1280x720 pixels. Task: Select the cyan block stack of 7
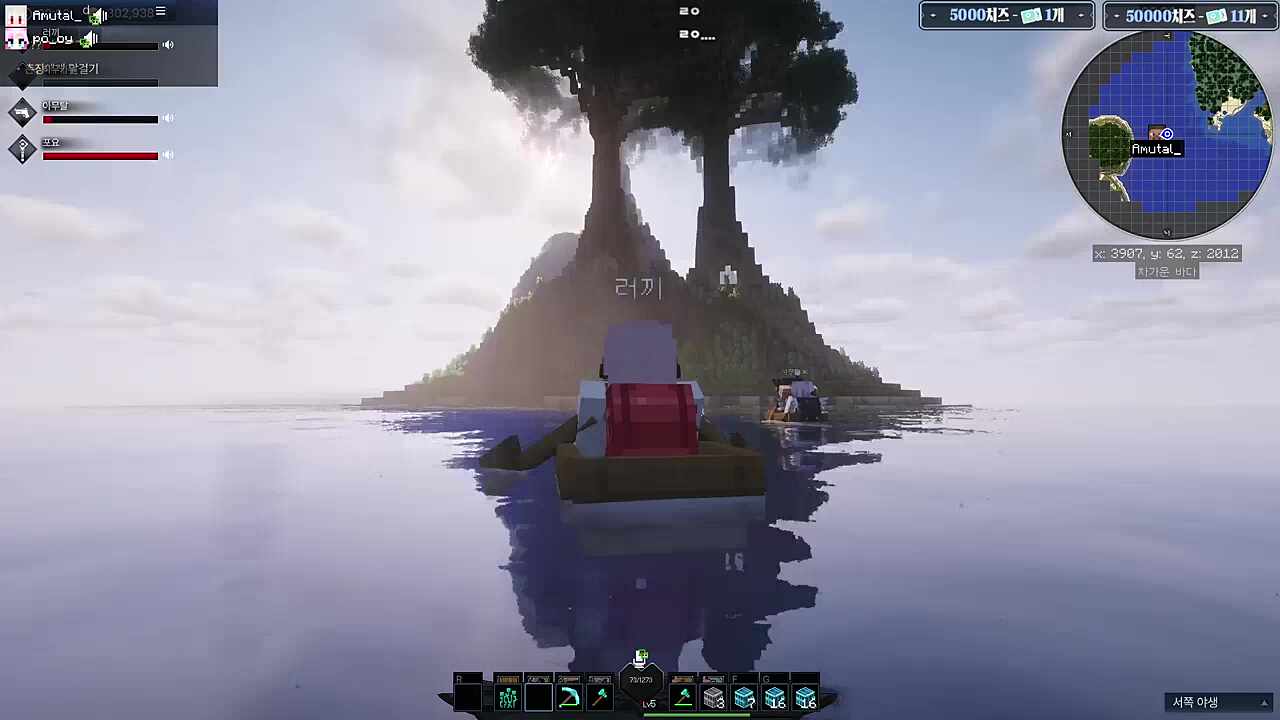[x=744, y=697]
